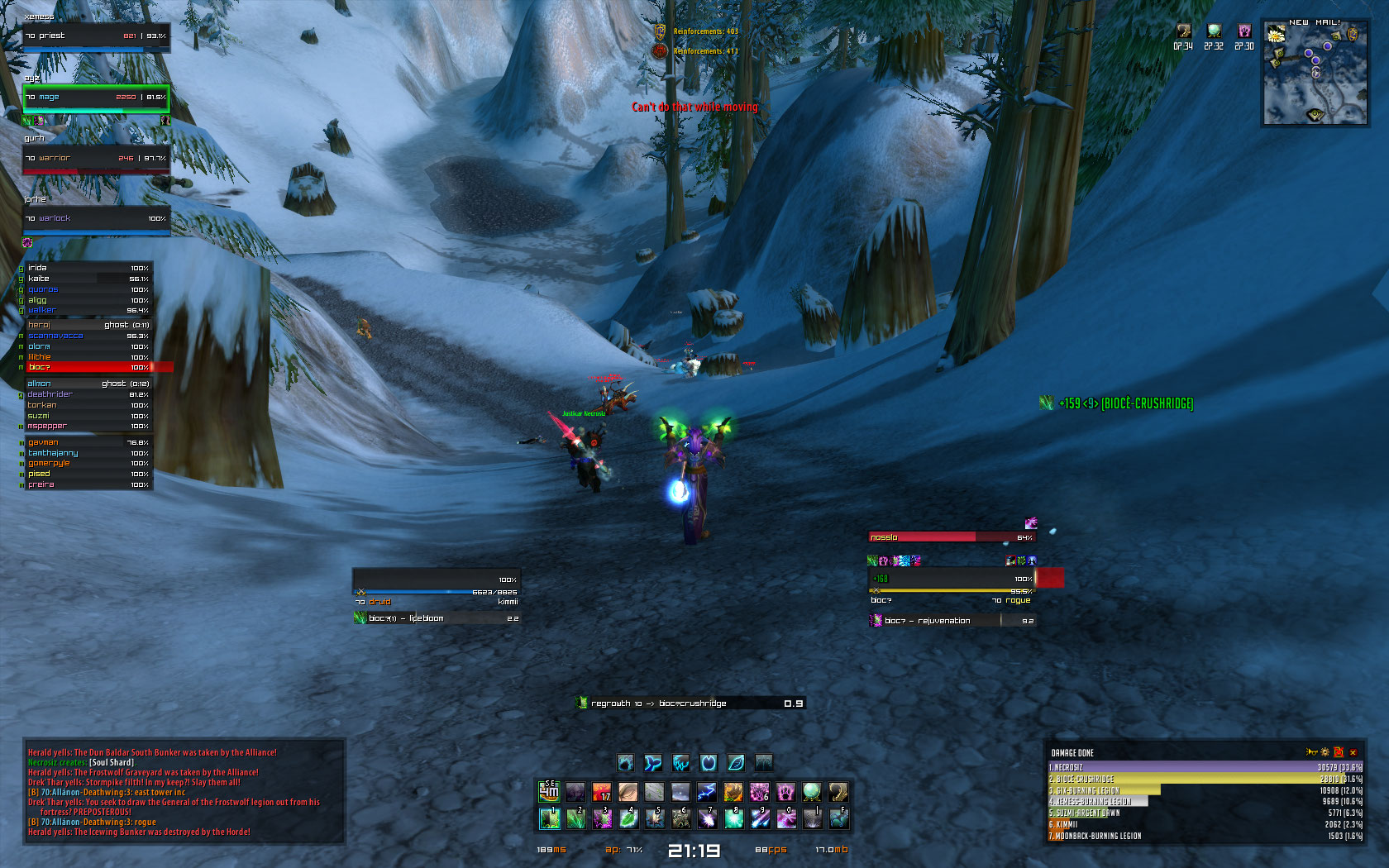Click the horn report icon on damage meter

(1311, 752)
